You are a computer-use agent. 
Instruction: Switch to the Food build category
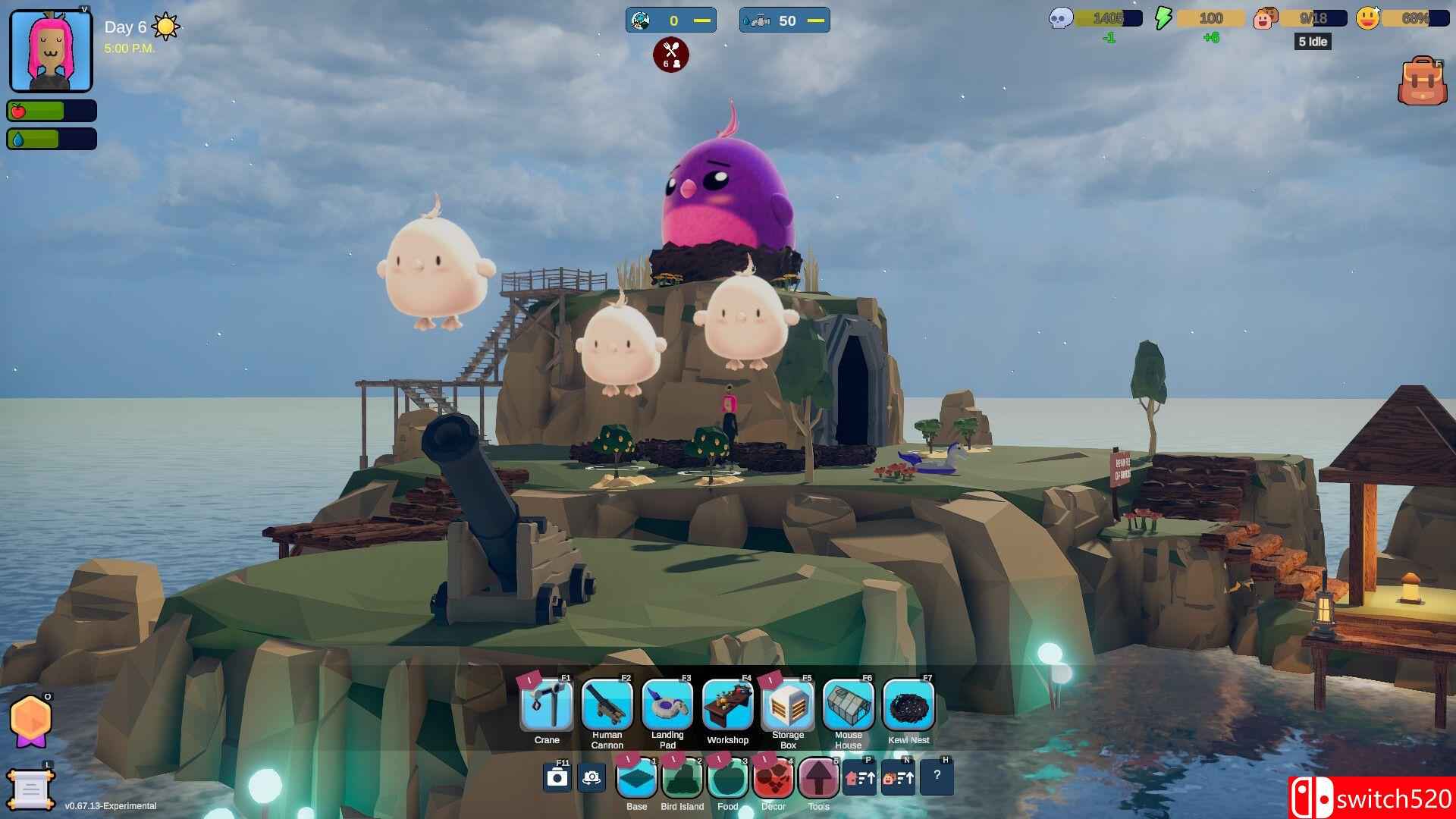(728, 778)
